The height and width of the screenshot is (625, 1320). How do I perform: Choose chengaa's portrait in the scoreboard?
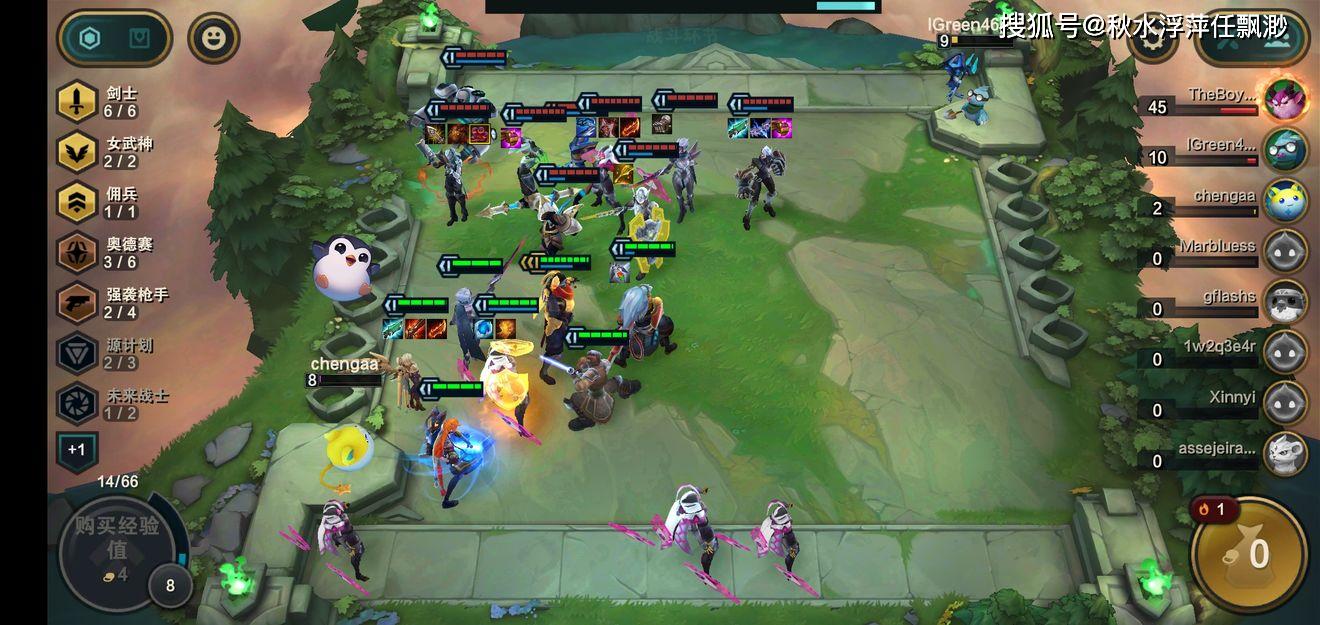tap(1285, 200)
